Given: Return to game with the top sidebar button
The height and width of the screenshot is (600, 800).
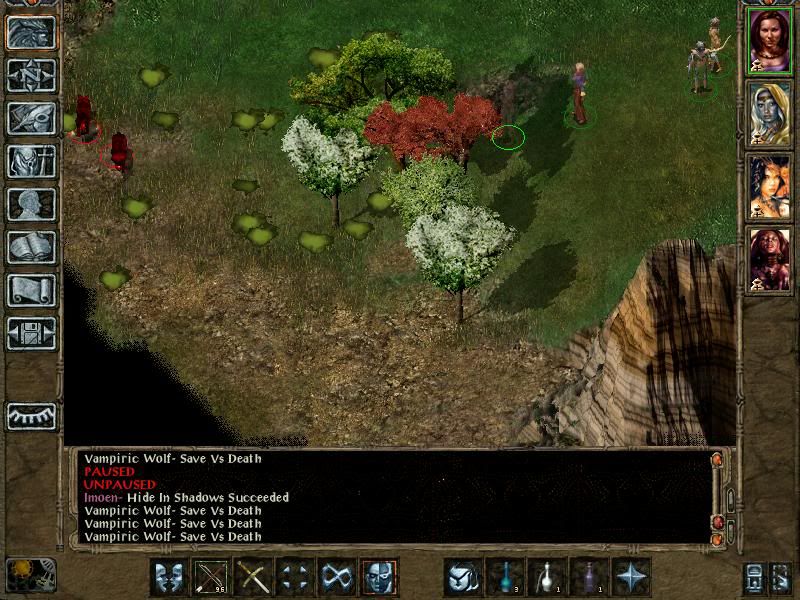Looking at the screenshot, I should [31, 32].
